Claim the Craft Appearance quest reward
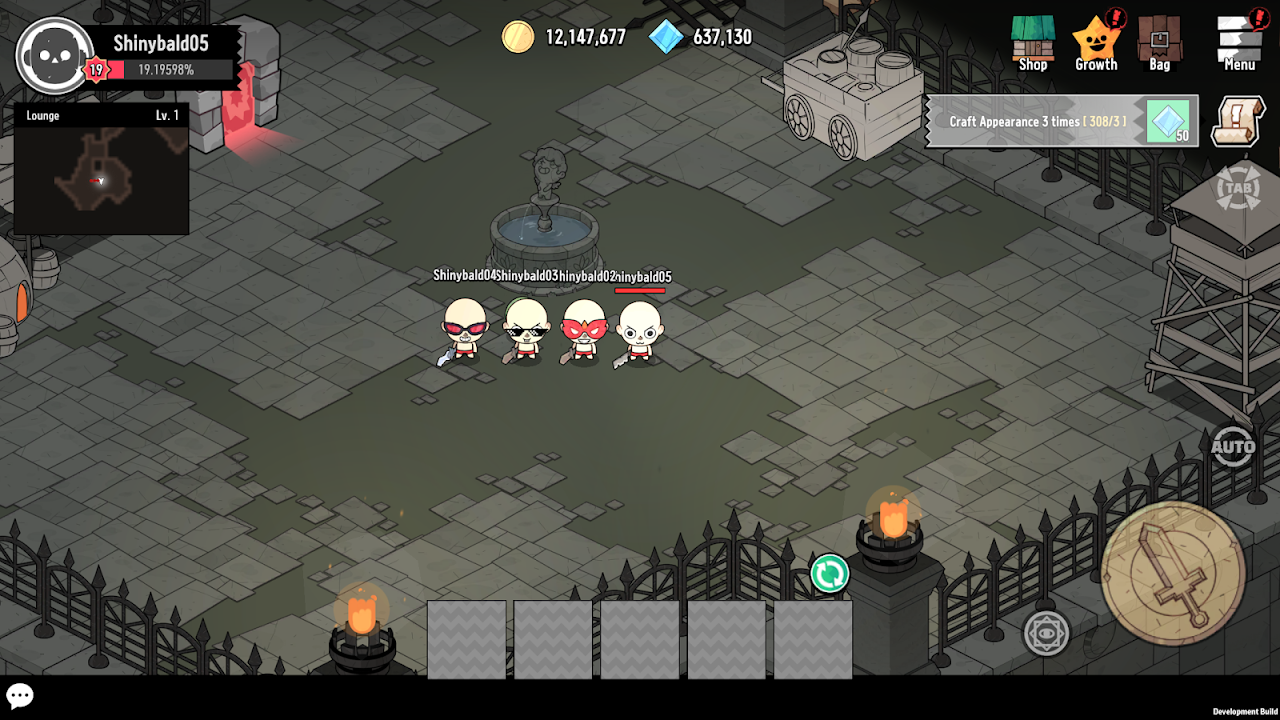This screenshot has width=1280, height=720. [1168, 122]
